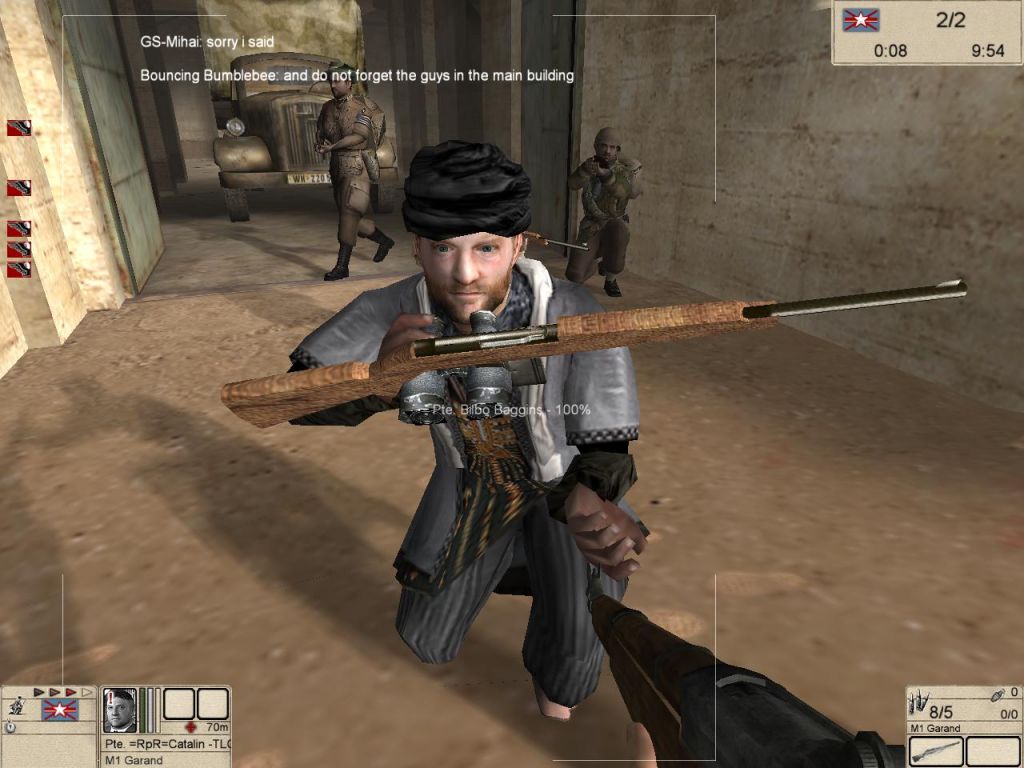
Task: Select Bouncing Bumblebee's chat message
Action: 357,75
